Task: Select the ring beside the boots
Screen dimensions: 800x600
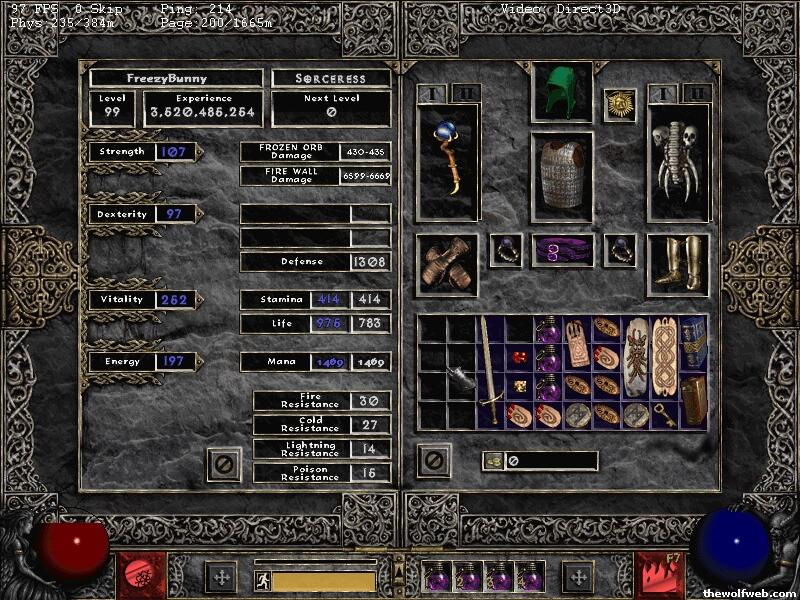Action: tap(620, 251)
